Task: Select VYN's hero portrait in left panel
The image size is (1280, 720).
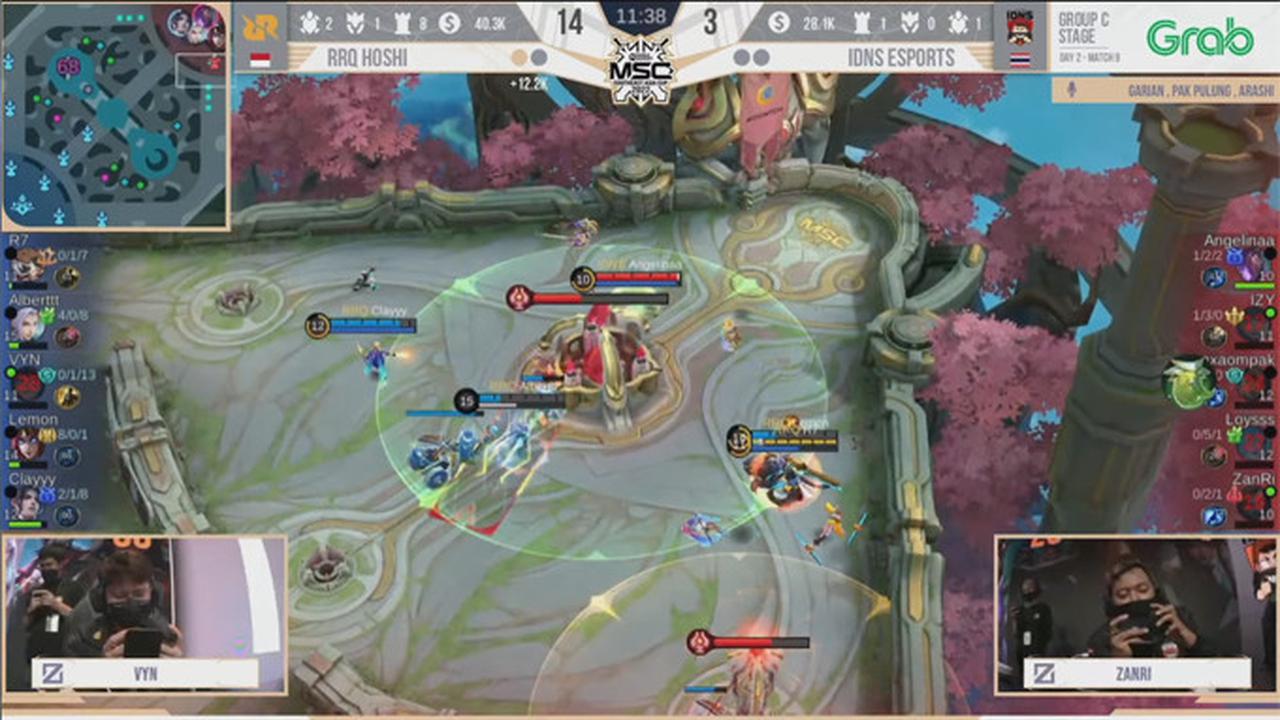Action: click(x=27, y=381)
